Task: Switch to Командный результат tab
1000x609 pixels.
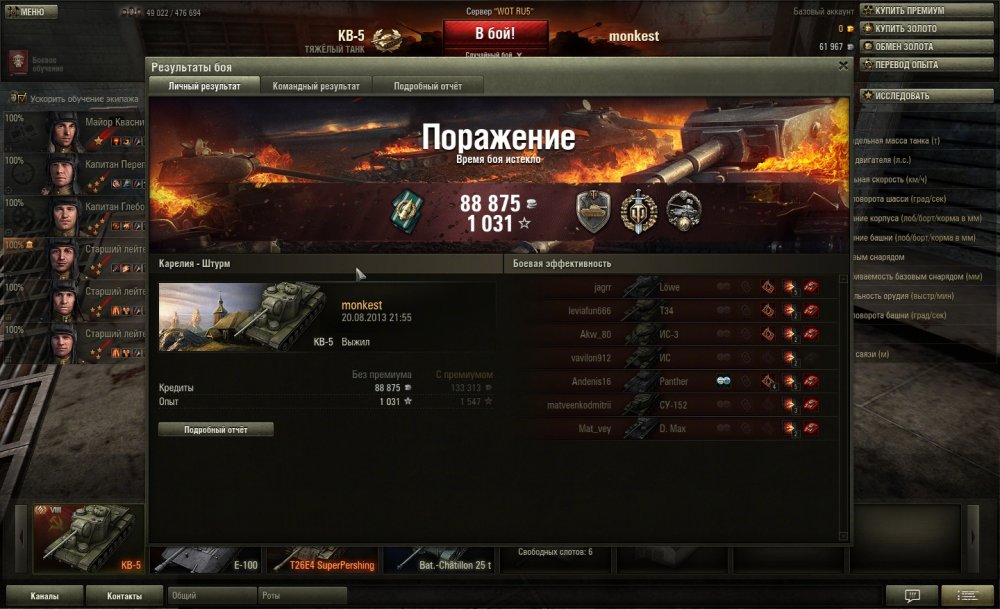Action: [316, 86]
